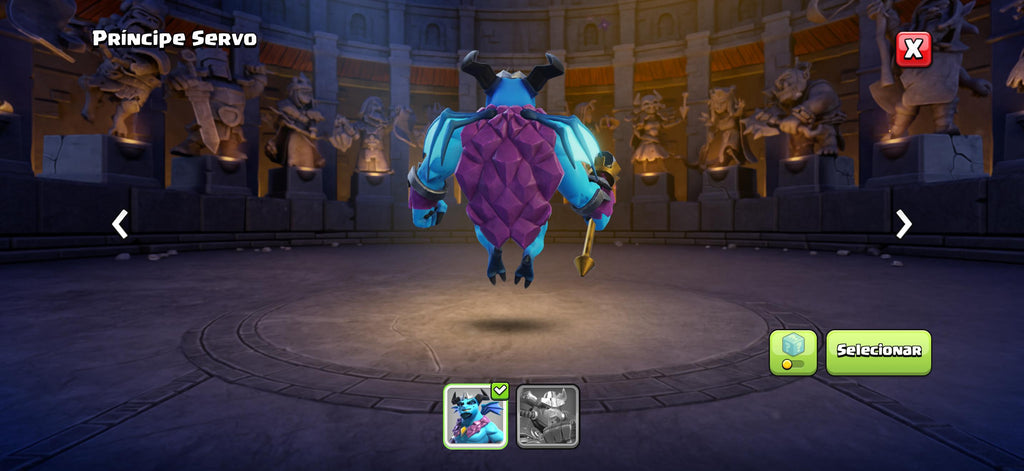Image resolution: width=1024 pixels, height=471 pixels.
Task: Open the cube scenery preview button
Action: (793, 352)
